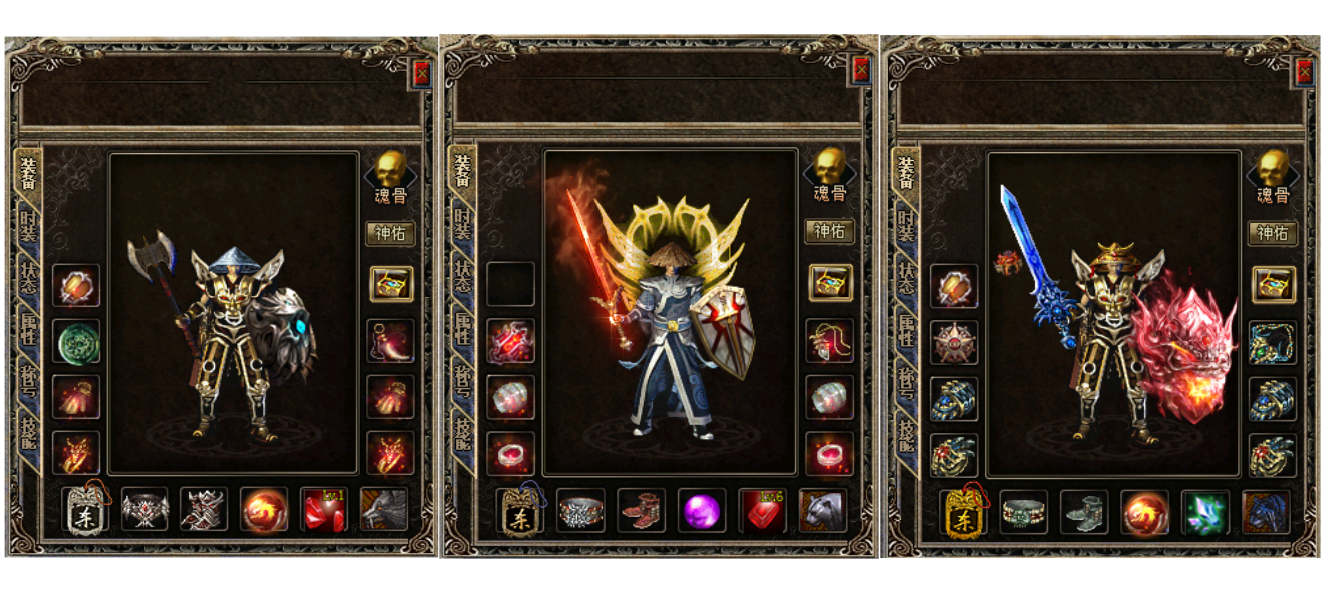Click the brown and red boots slot
The image size is (1322, 594).
(x=642, y=511)
